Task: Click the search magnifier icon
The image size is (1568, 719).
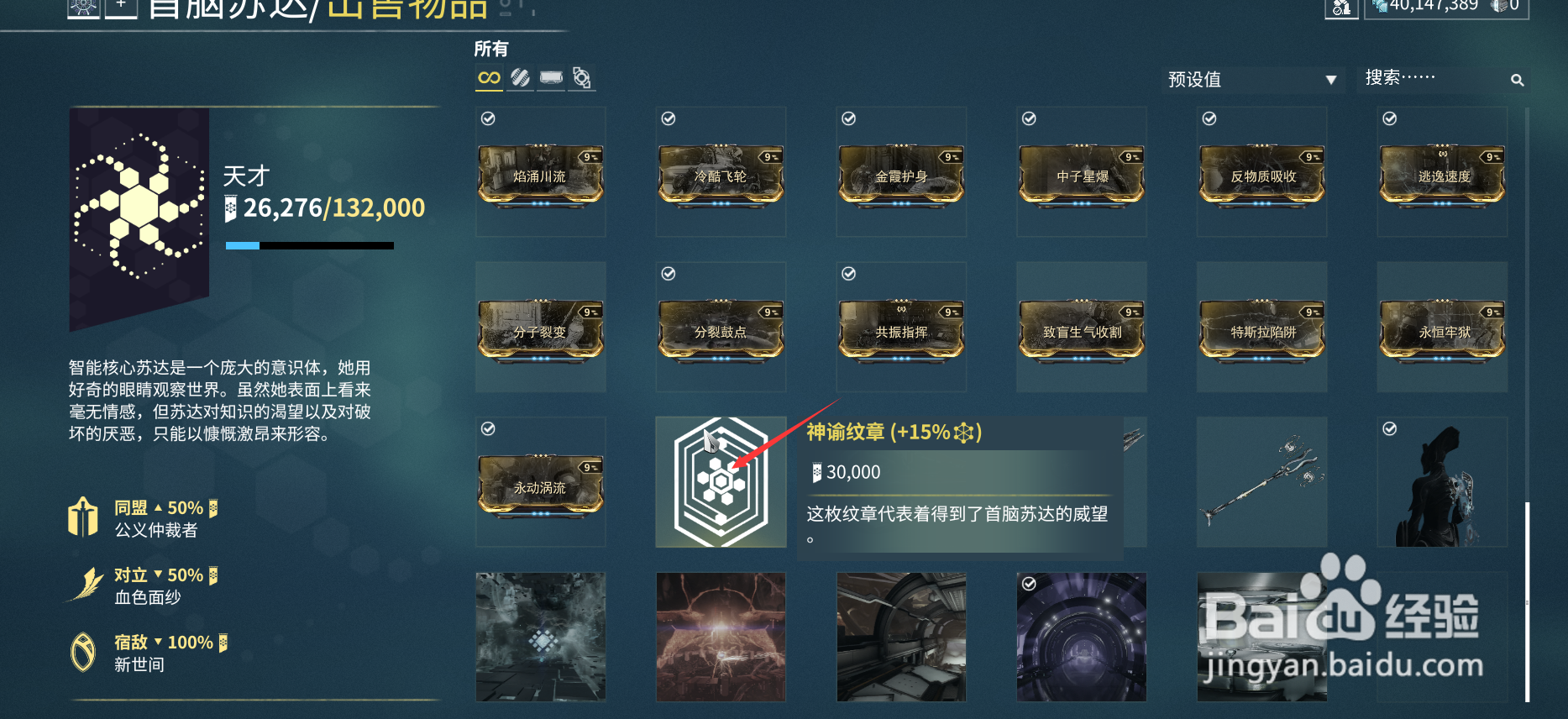Action: [x=1518, y=80]
